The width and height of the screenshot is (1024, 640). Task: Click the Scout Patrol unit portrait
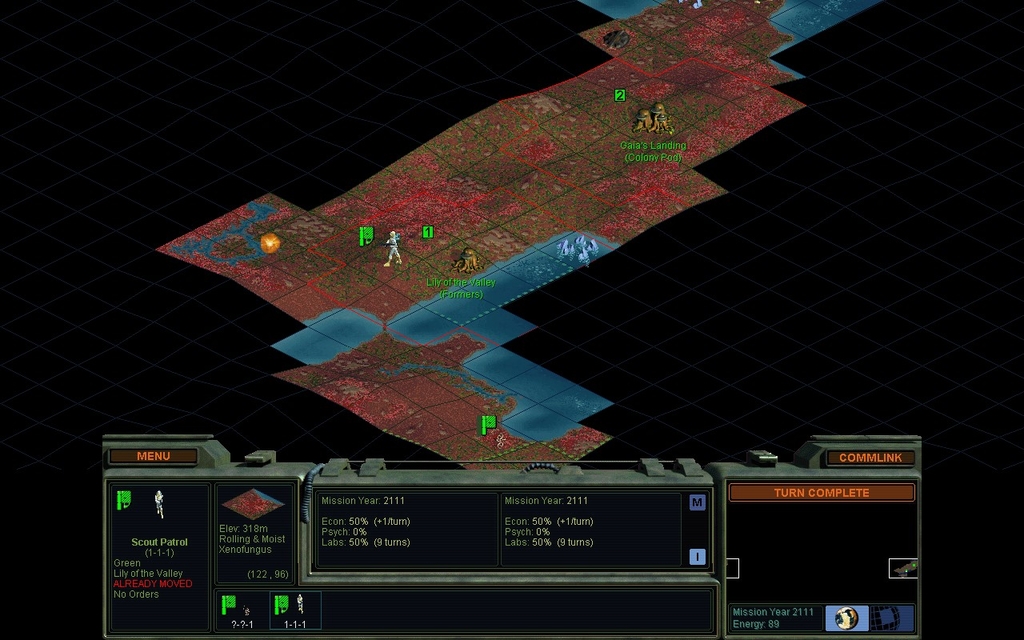coord(159,504)
